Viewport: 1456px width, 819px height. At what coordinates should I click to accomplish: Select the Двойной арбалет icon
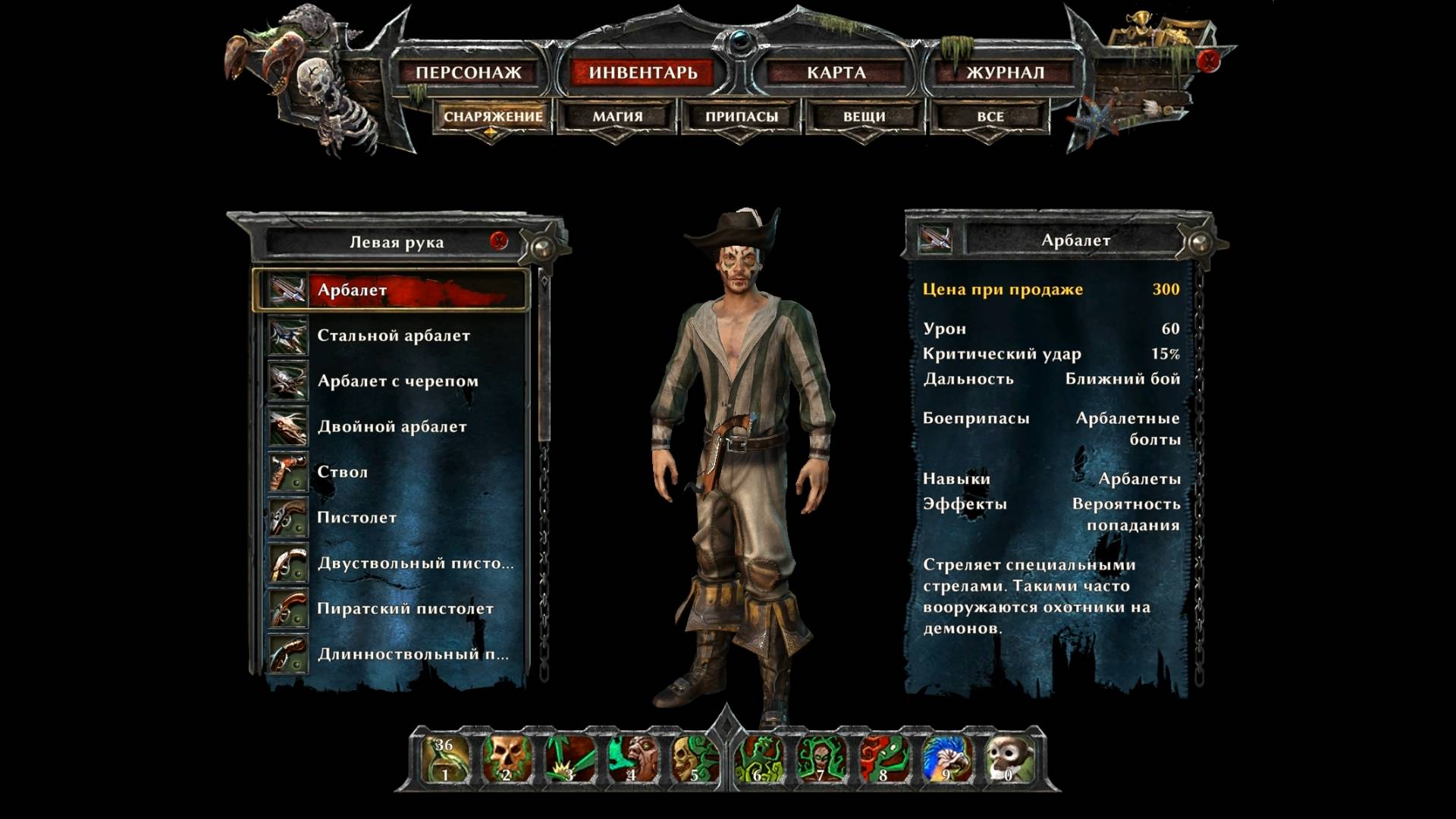click(285, 426)
